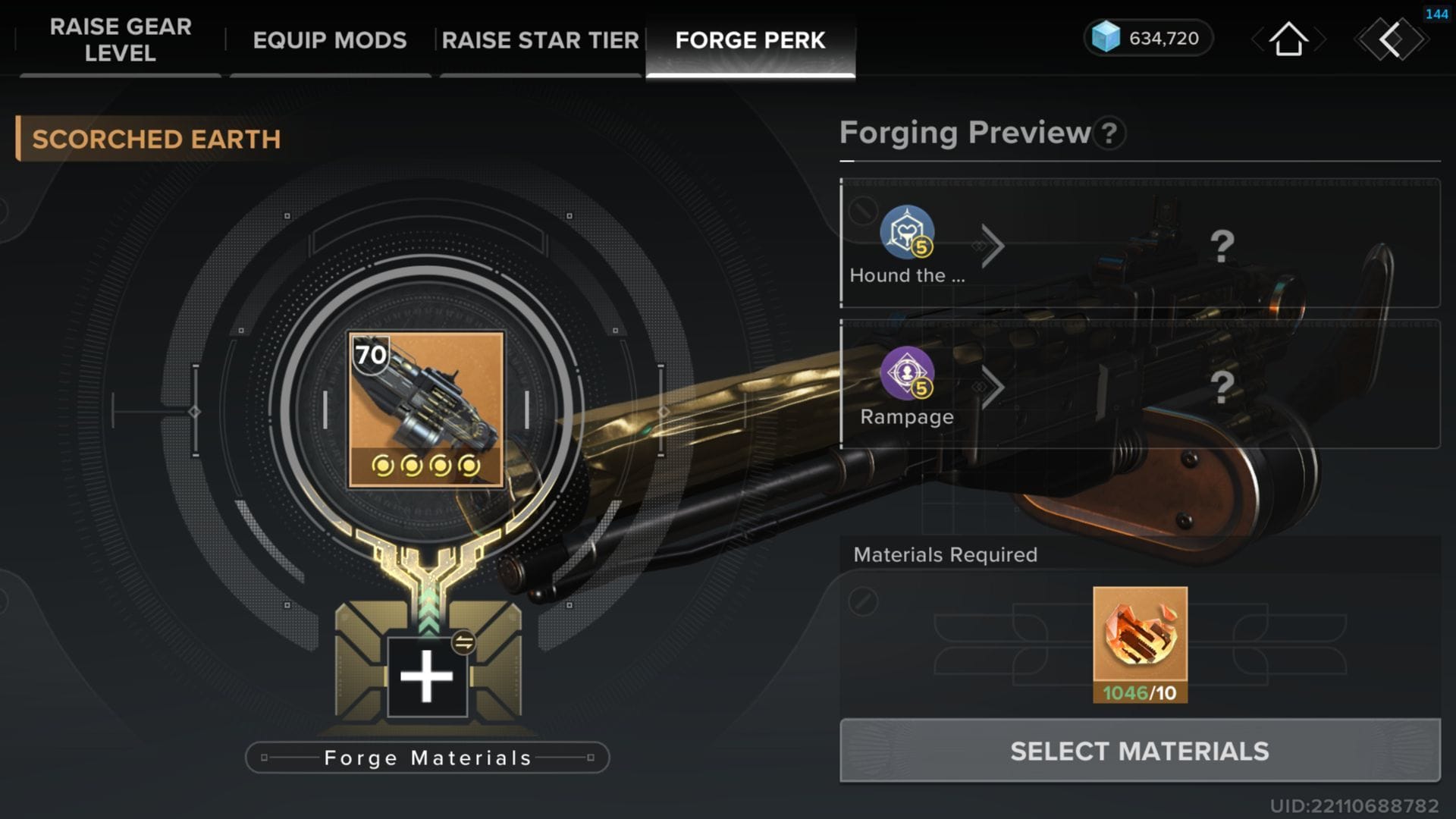
Task: View the Hound the perk icon
Action: tap(907, 232)
